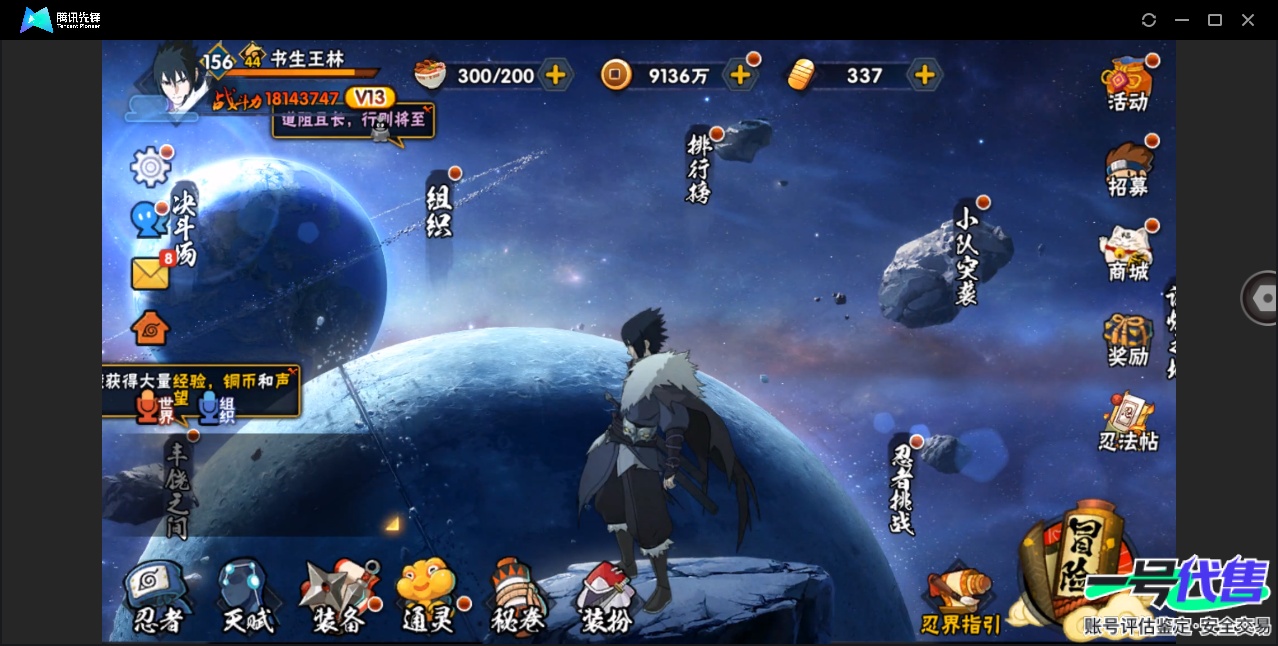
Task: Open the 装扮 costume menu
Action: [x=606, y=599]
